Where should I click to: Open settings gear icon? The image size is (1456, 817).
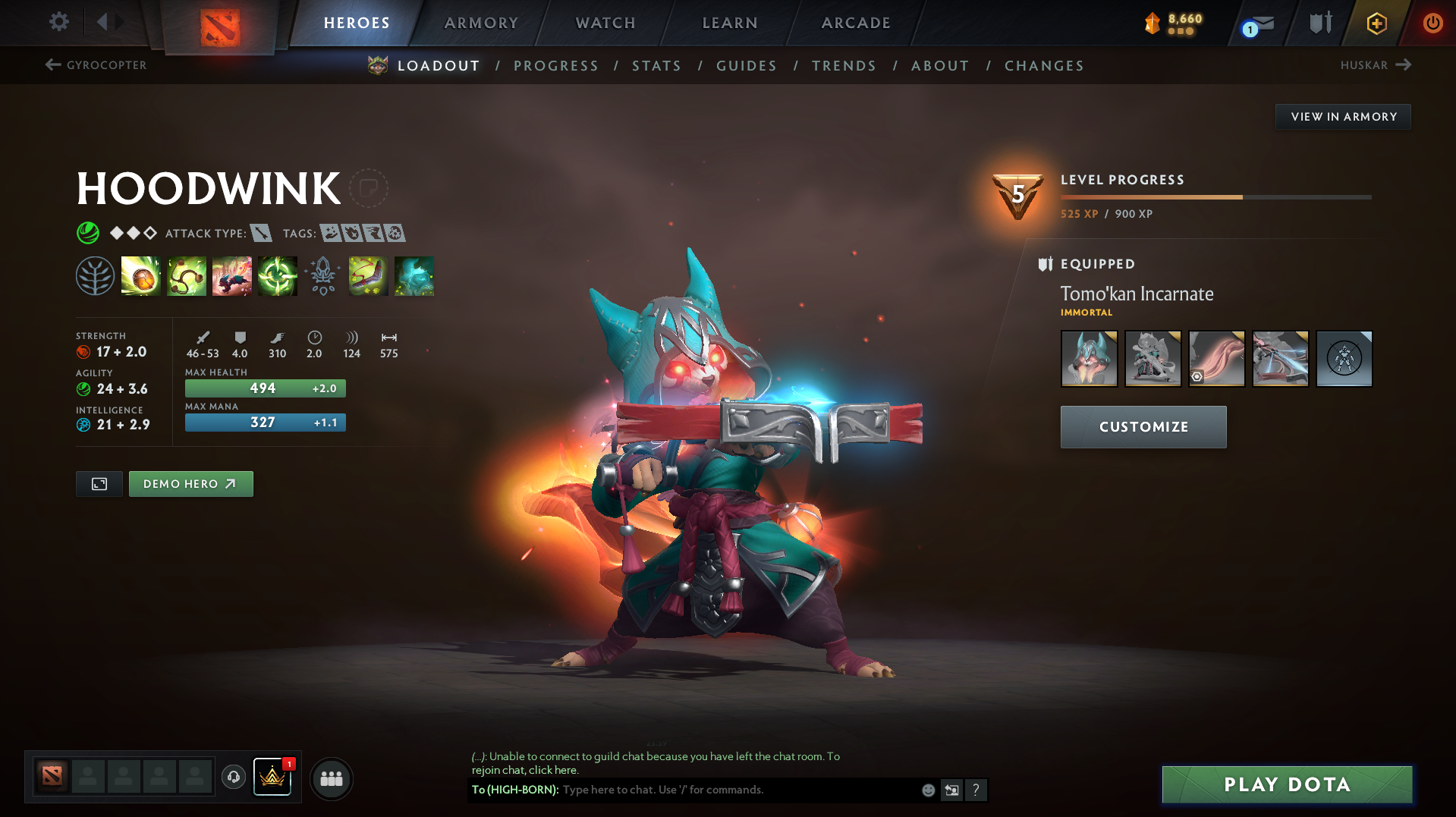coord(58,22)
